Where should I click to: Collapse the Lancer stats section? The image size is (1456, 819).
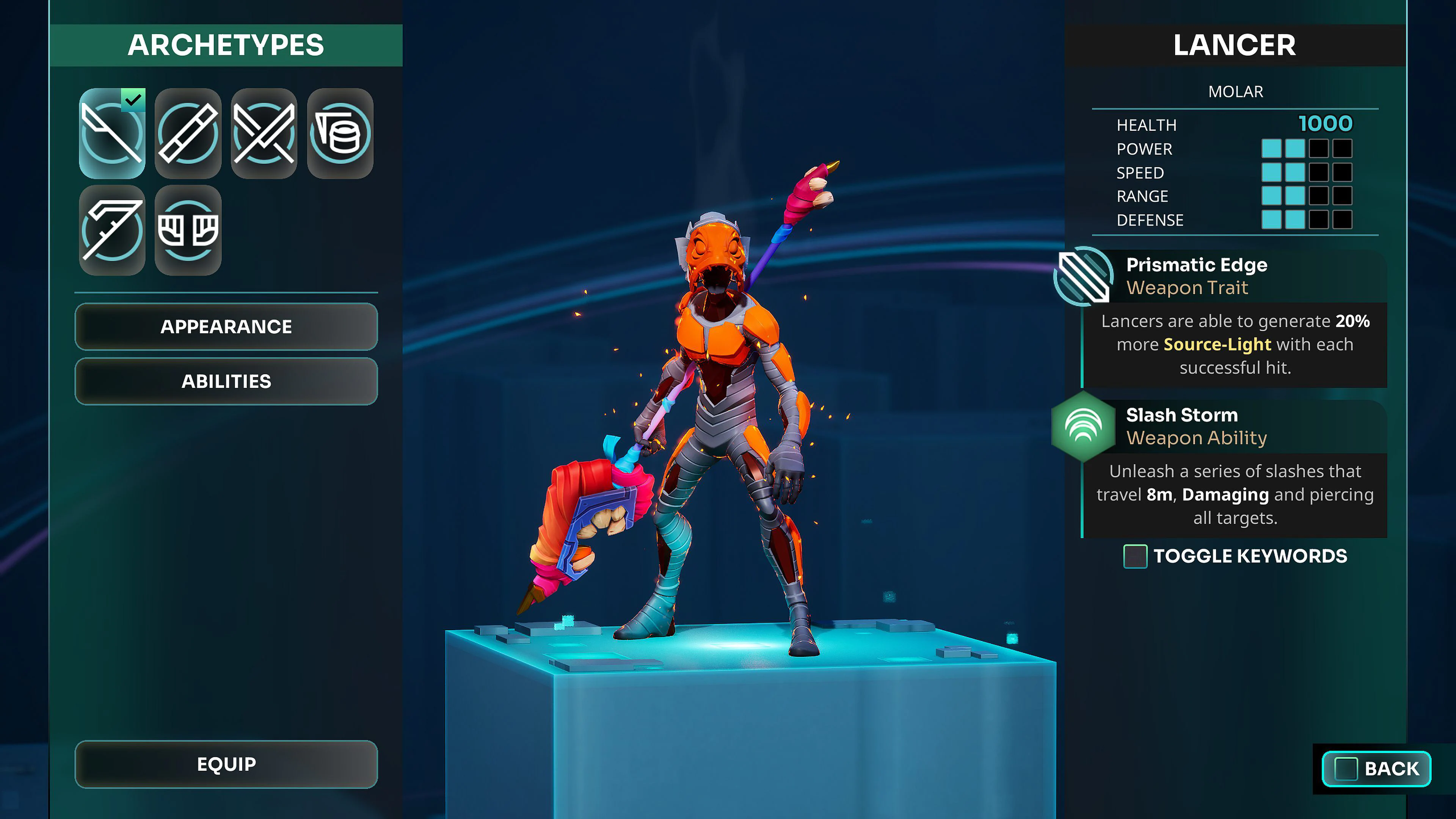(1237, 91)
